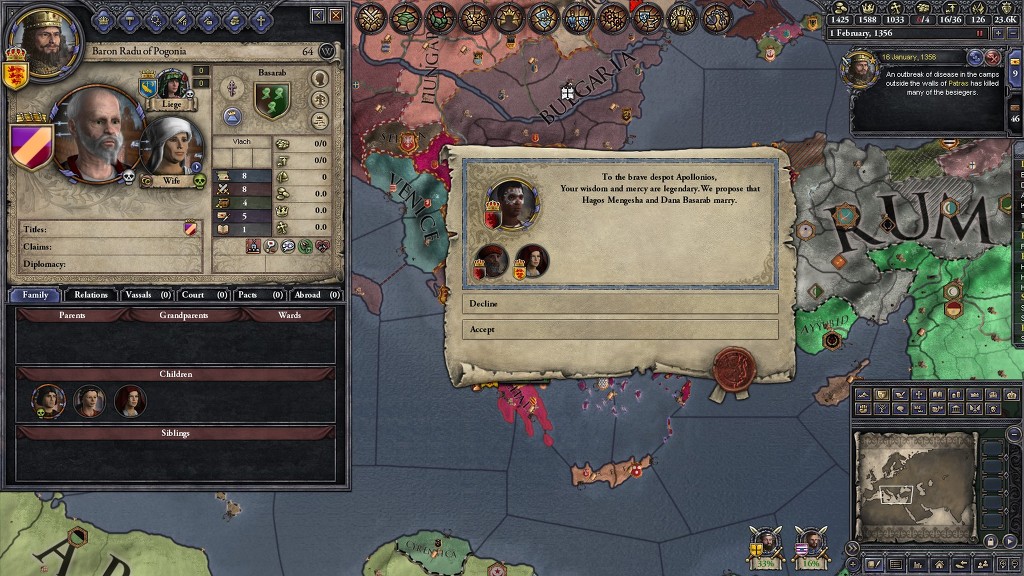Viewport: 1024px width, 576px height.
Task: Show the Court tab
Action: (205, 295)
